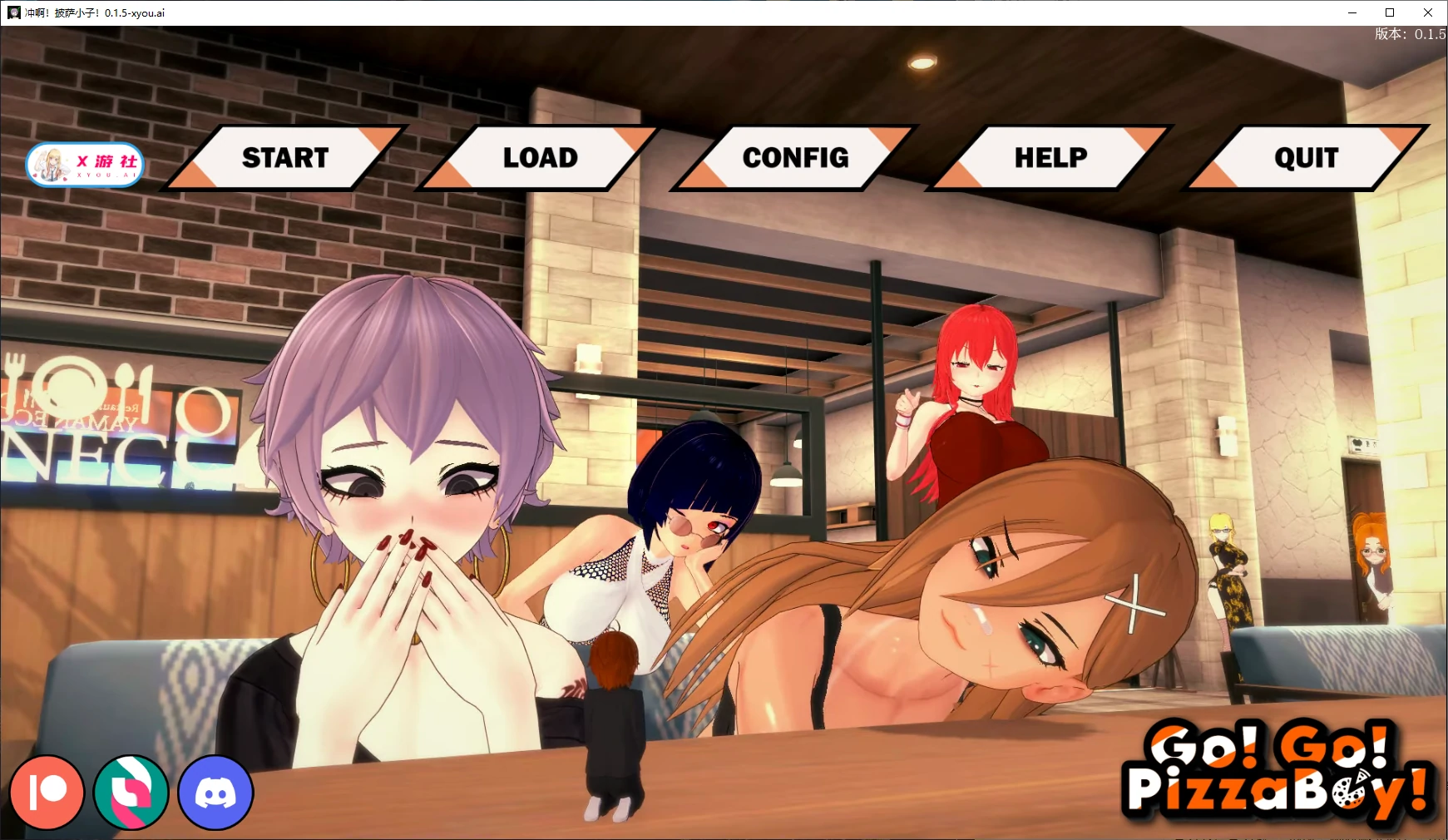
Task: Select START to begin a new game
Action: coord(284,157)
